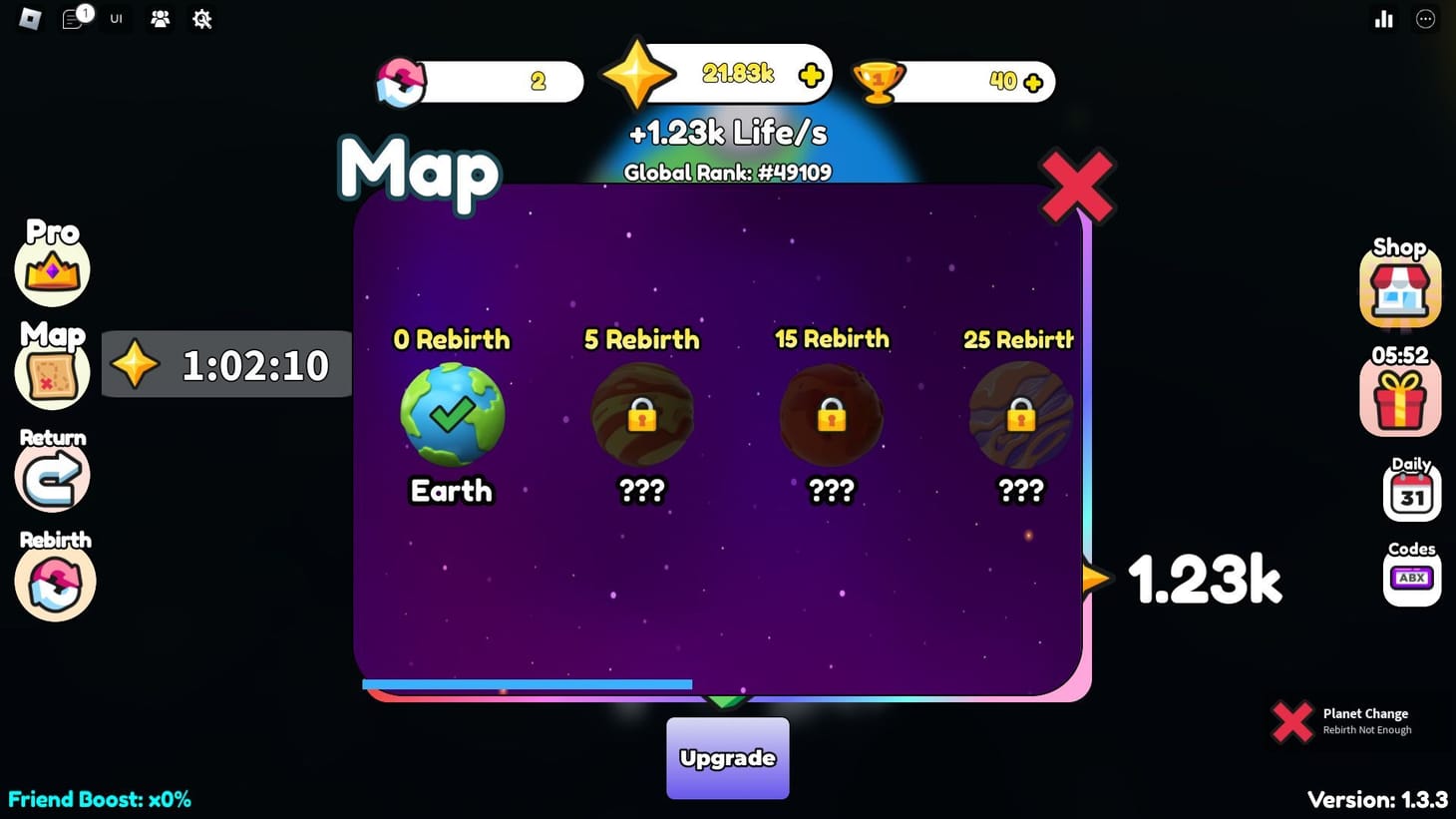1456x819 pixels.
Task: Expand the more options ellipsis menu
Action: pyautogui.click(x=1425, y=19)
